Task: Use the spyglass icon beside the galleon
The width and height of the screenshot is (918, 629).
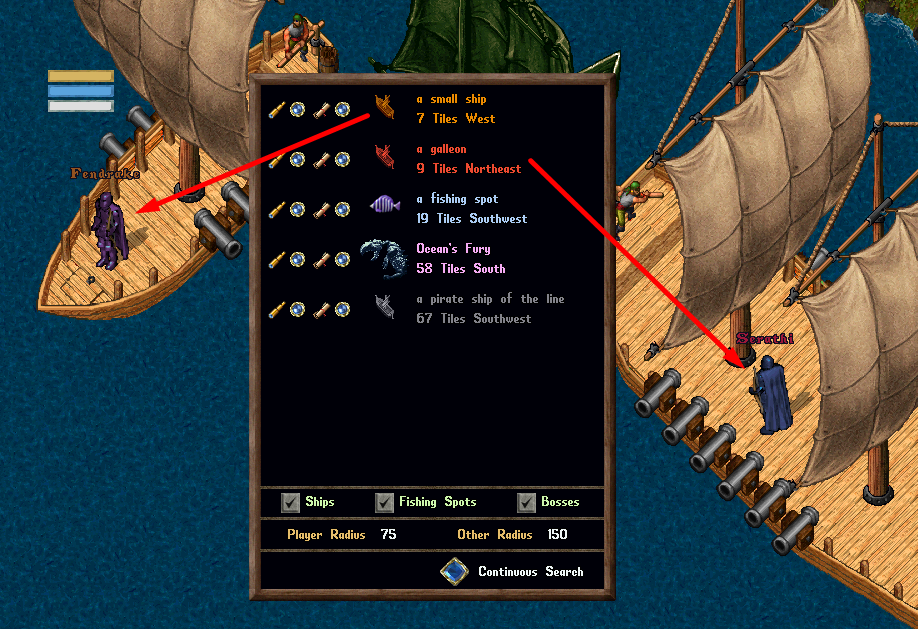Action: coord(277,159)
